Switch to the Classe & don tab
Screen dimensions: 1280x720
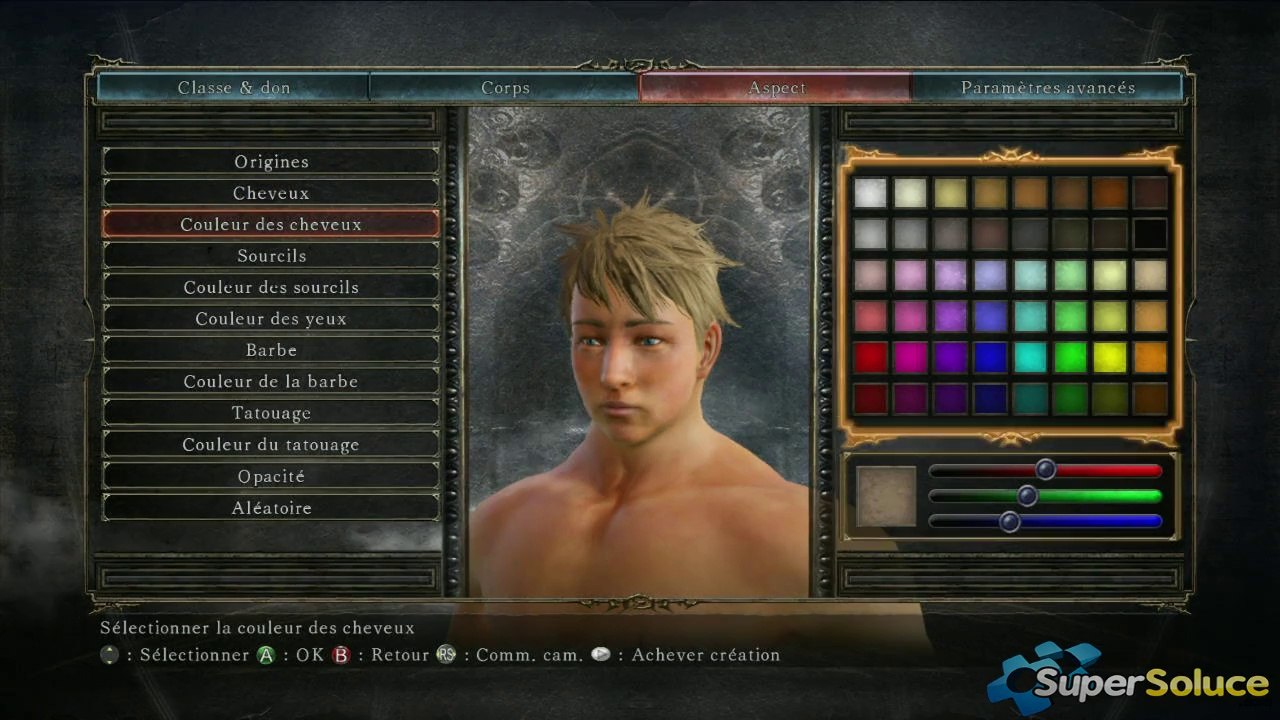coord(234,88)
